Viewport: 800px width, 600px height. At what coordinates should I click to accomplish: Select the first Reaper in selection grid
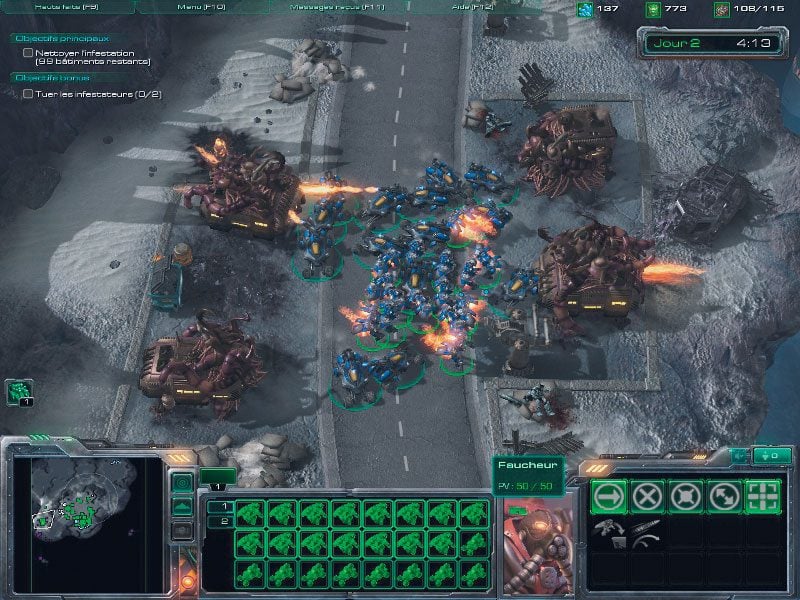point(250,515)
